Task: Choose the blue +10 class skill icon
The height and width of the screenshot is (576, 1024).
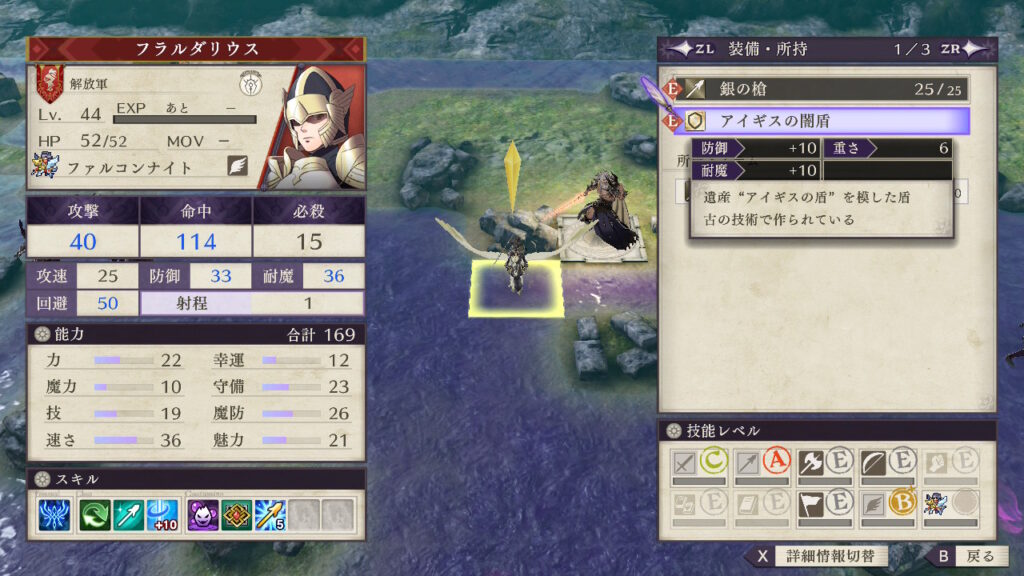Action: coord(161,514)
